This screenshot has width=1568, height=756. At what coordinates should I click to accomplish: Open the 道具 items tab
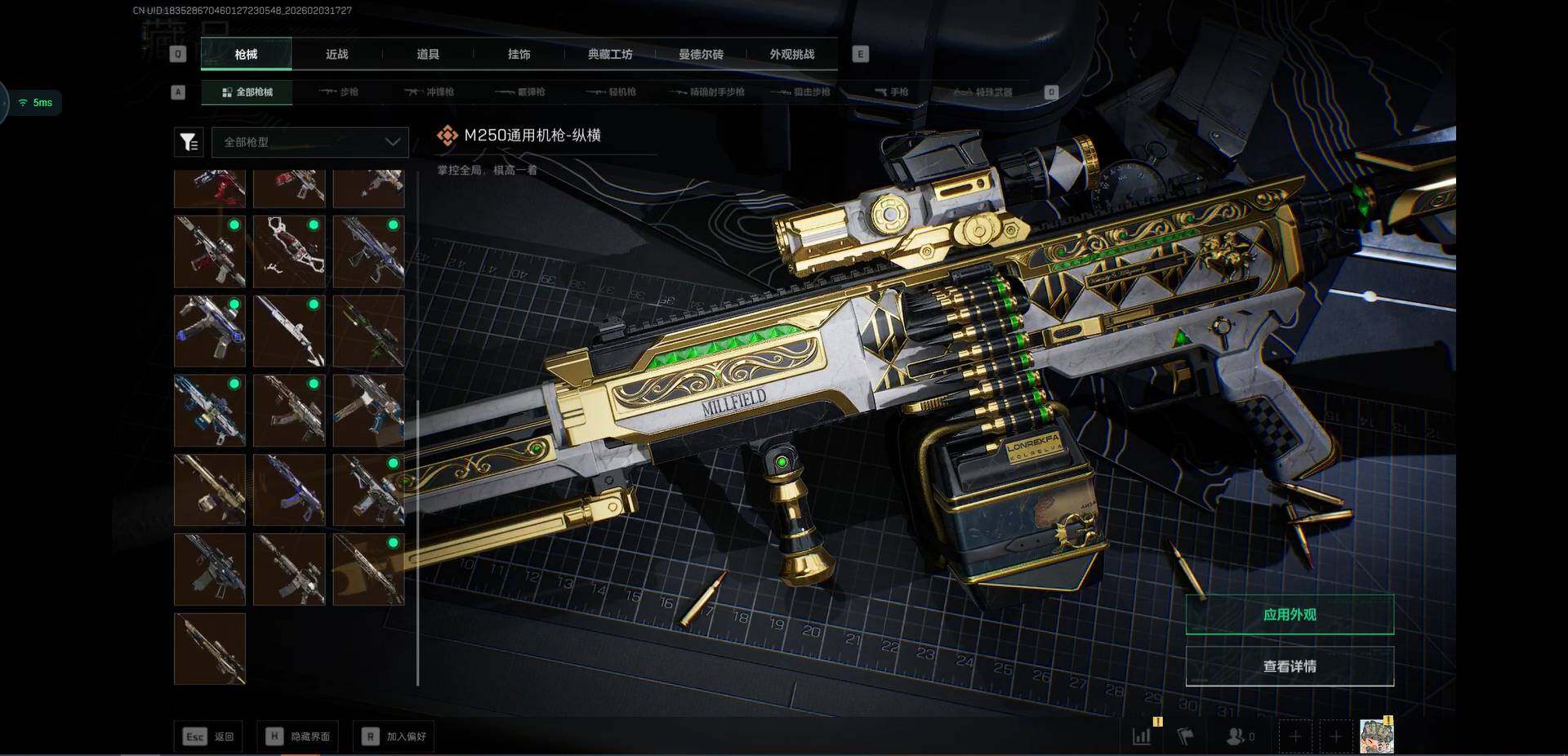click(428, 55)
